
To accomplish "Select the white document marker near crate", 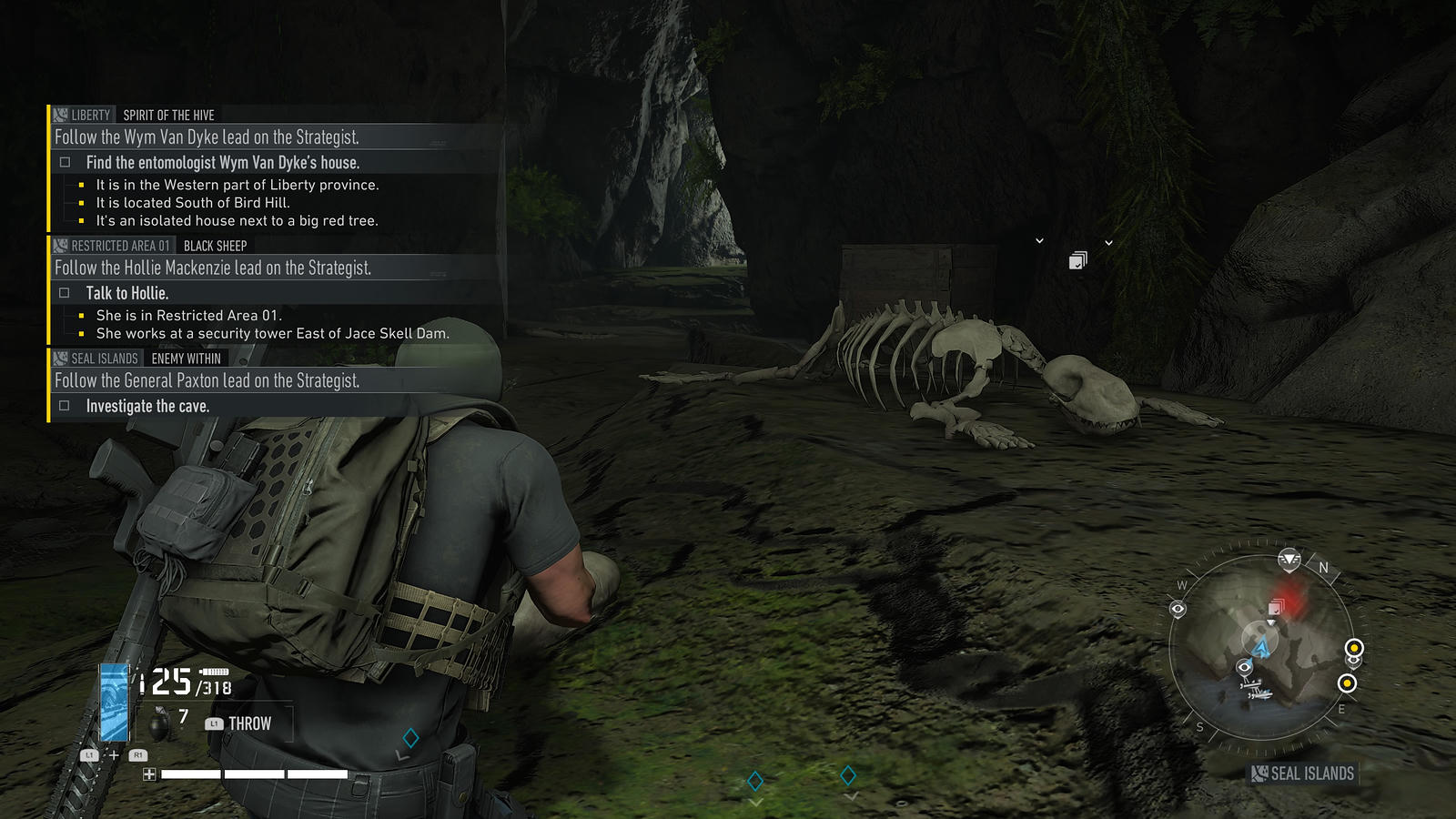I will [1077, 261].
